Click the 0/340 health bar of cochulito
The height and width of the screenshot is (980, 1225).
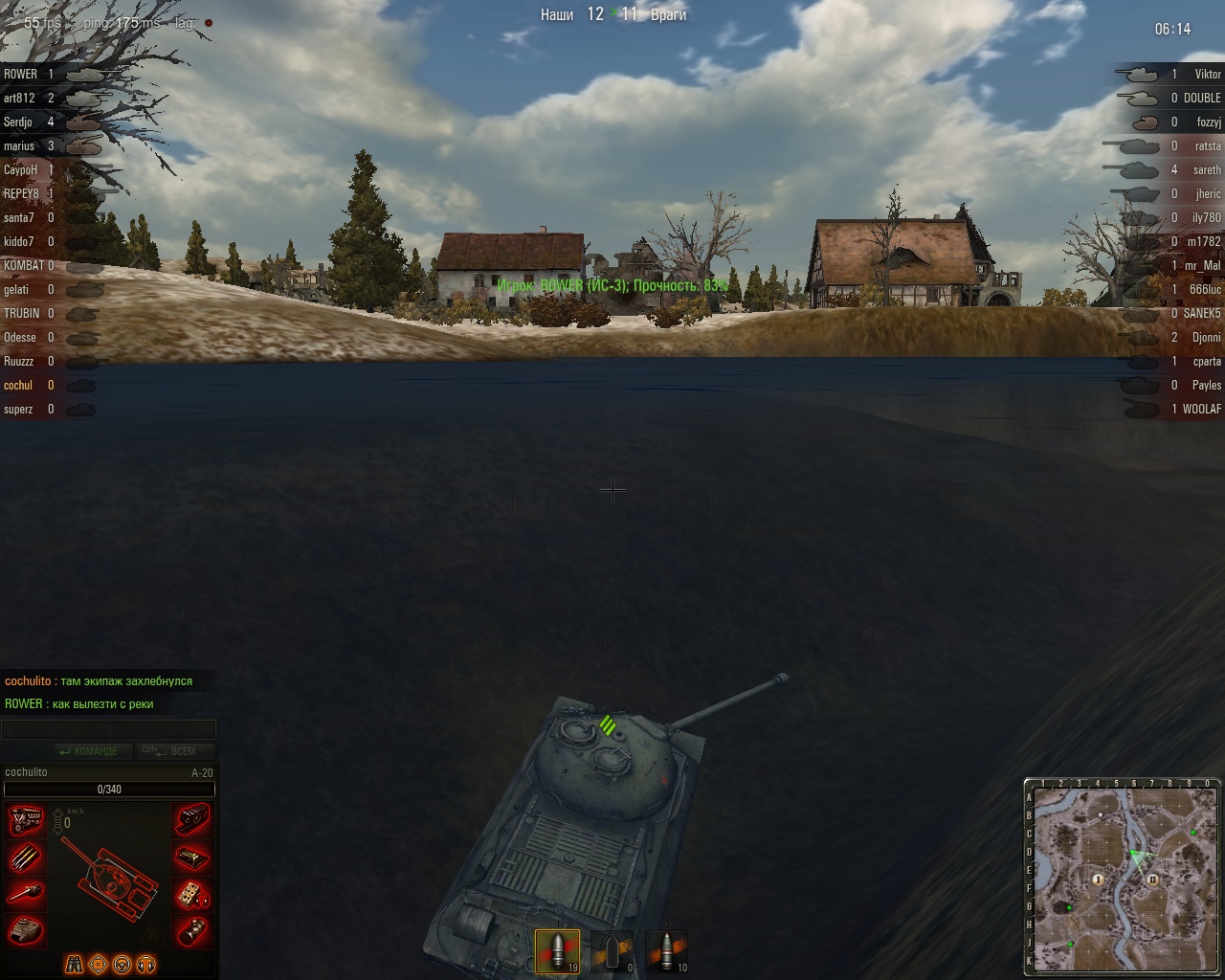[x=108, y=789]
